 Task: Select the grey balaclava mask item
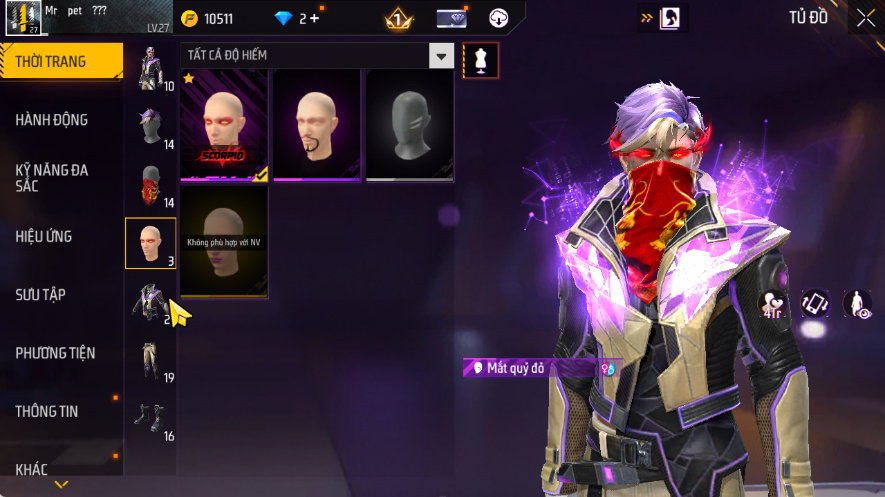point(410,125)
